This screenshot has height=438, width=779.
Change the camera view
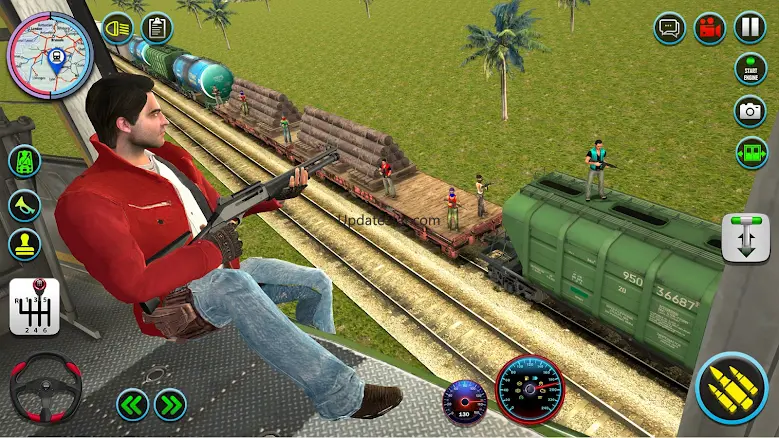(750, 111)
